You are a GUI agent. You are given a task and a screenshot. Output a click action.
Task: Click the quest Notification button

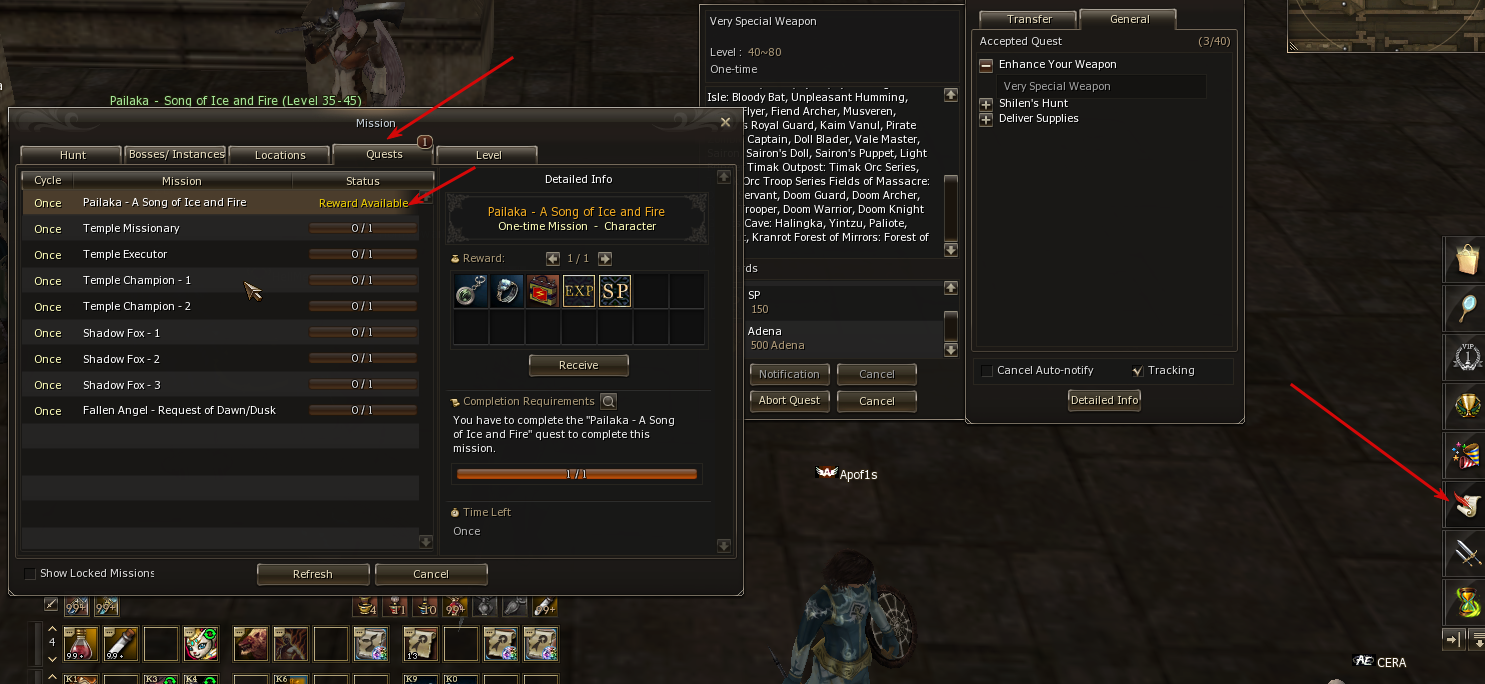(x=789, y=374)
